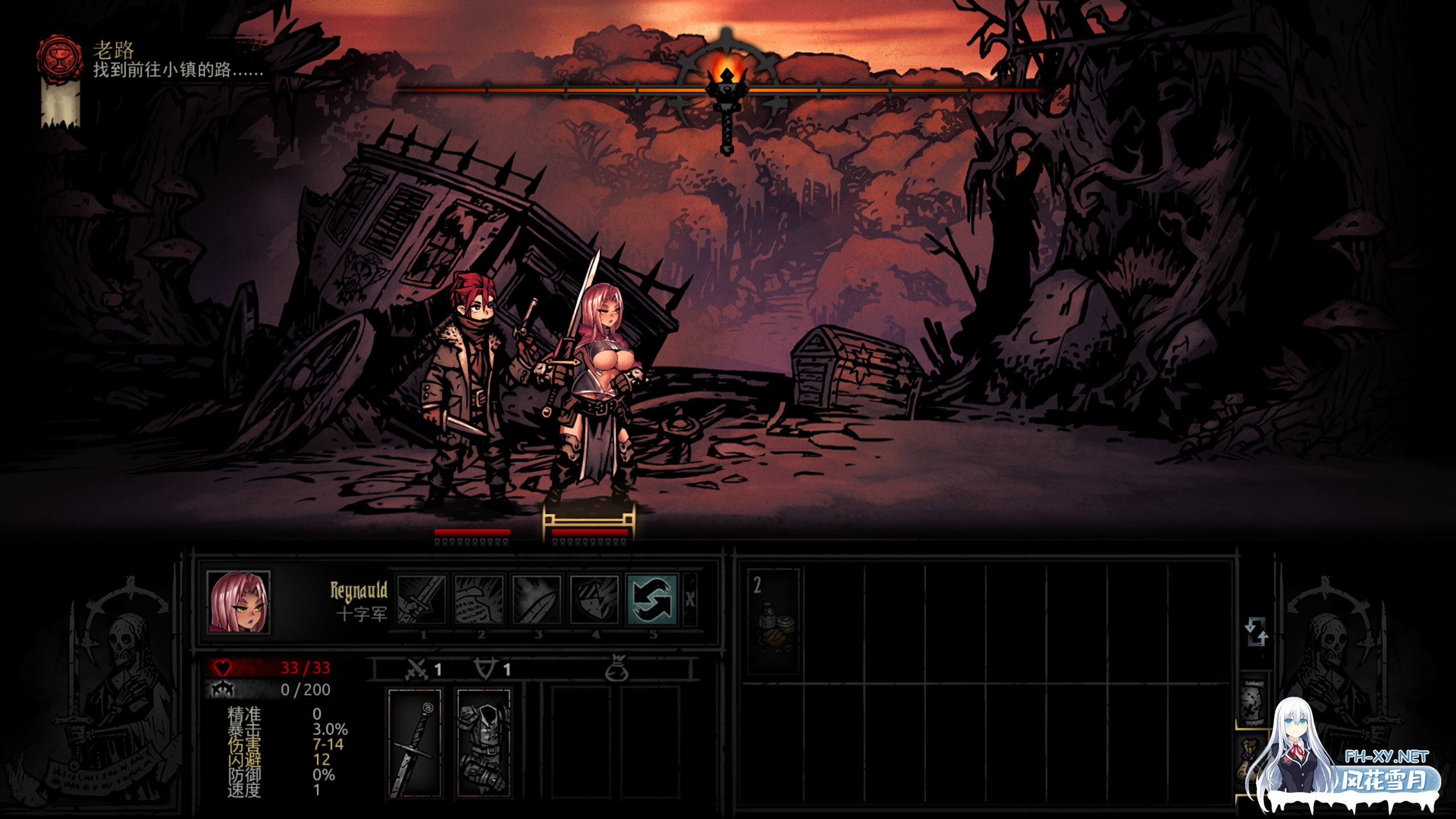Choose the scroll skill in slot 2
Image resolution: width=1456 pixels, height=819 pixels.
point(479,599)
